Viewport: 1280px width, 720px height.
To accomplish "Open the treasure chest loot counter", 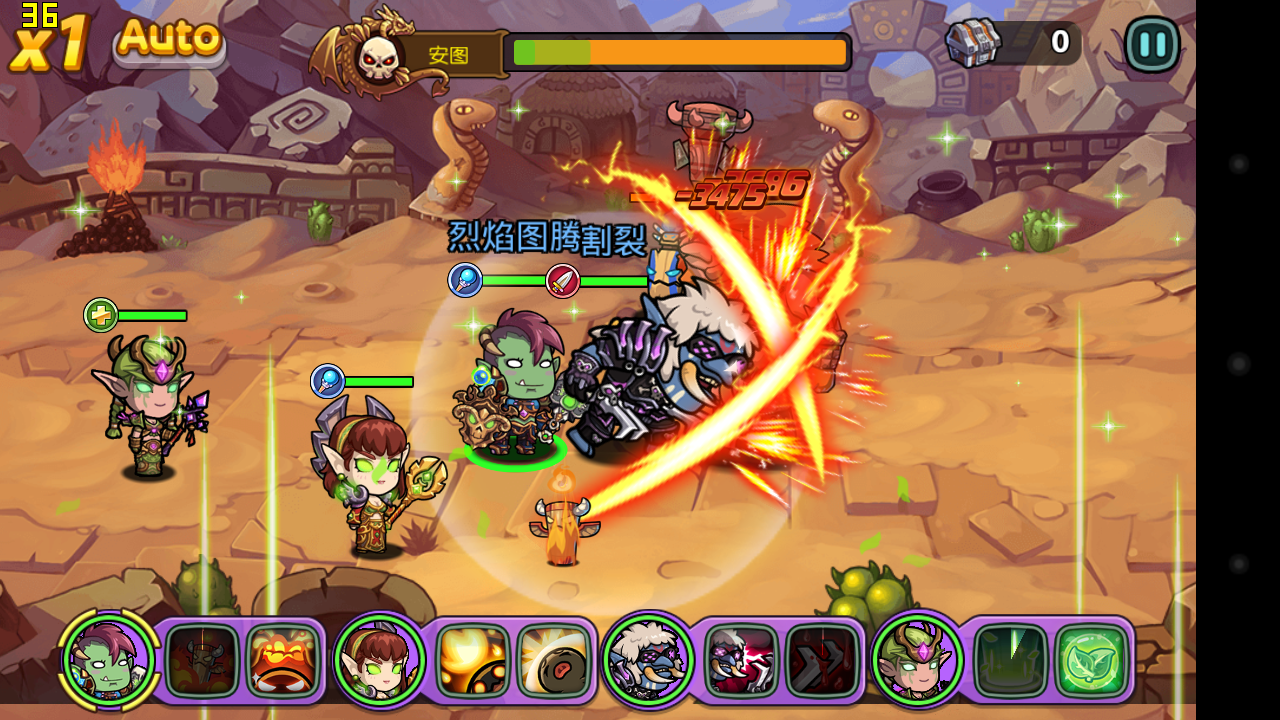I will [x=975, y=43].
